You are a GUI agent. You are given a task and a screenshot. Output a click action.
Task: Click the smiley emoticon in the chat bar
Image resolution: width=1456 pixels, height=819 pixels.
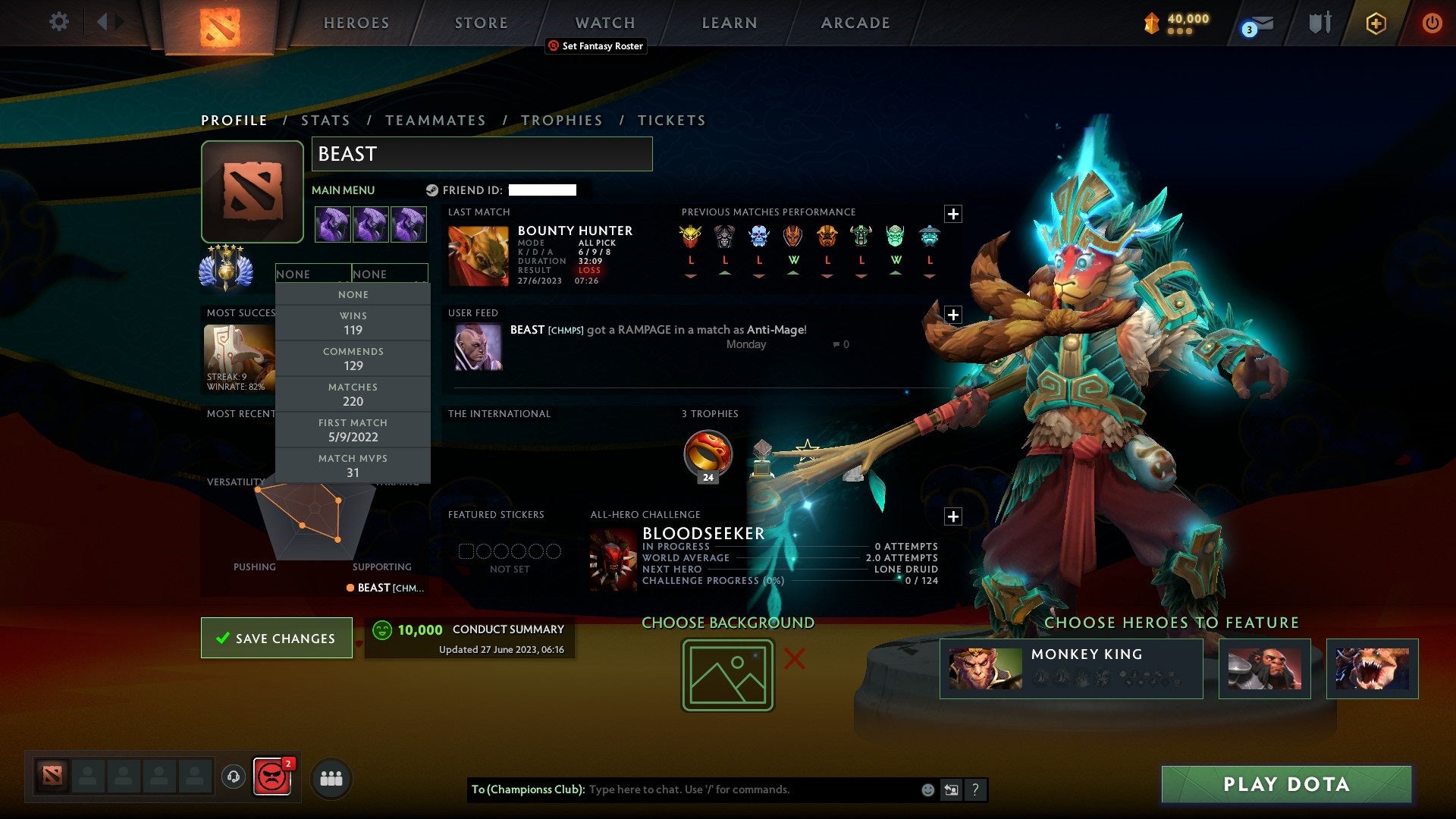click(927, 789)
